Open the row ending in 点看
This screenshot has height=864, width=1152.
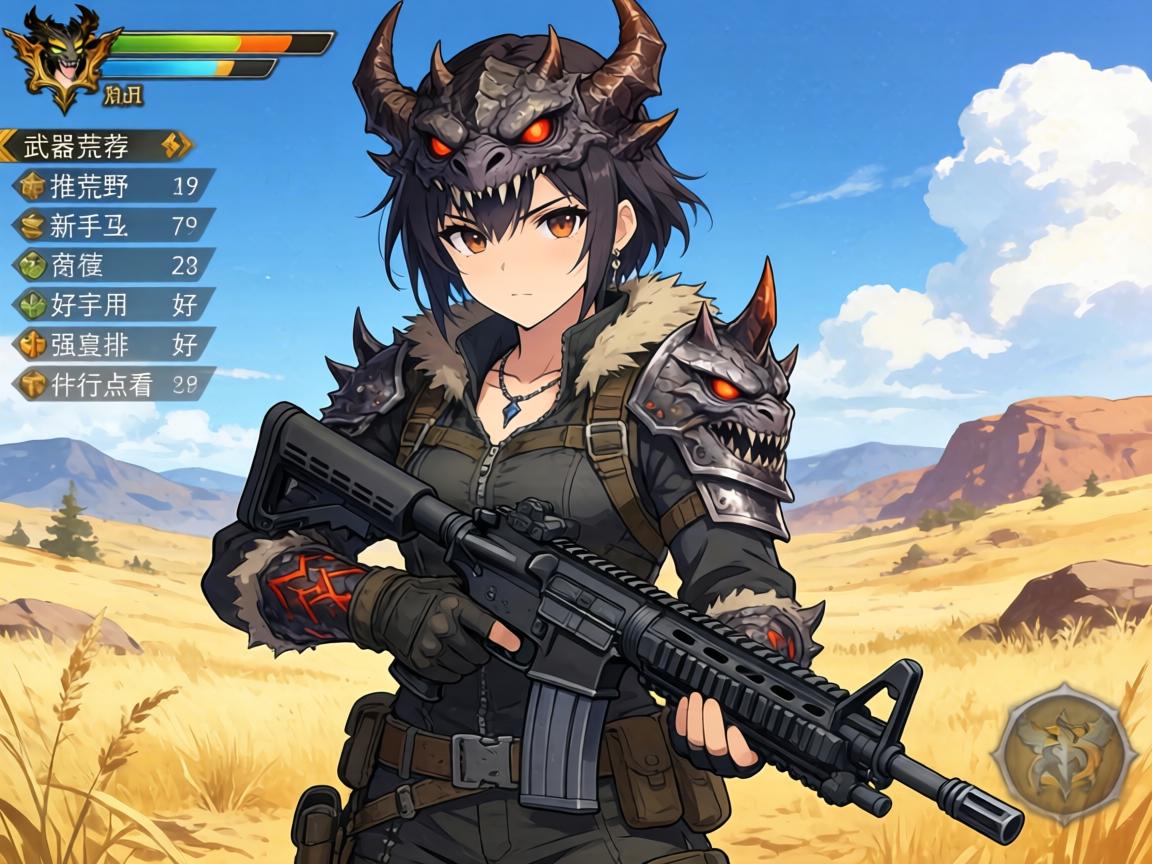point(112,384)
